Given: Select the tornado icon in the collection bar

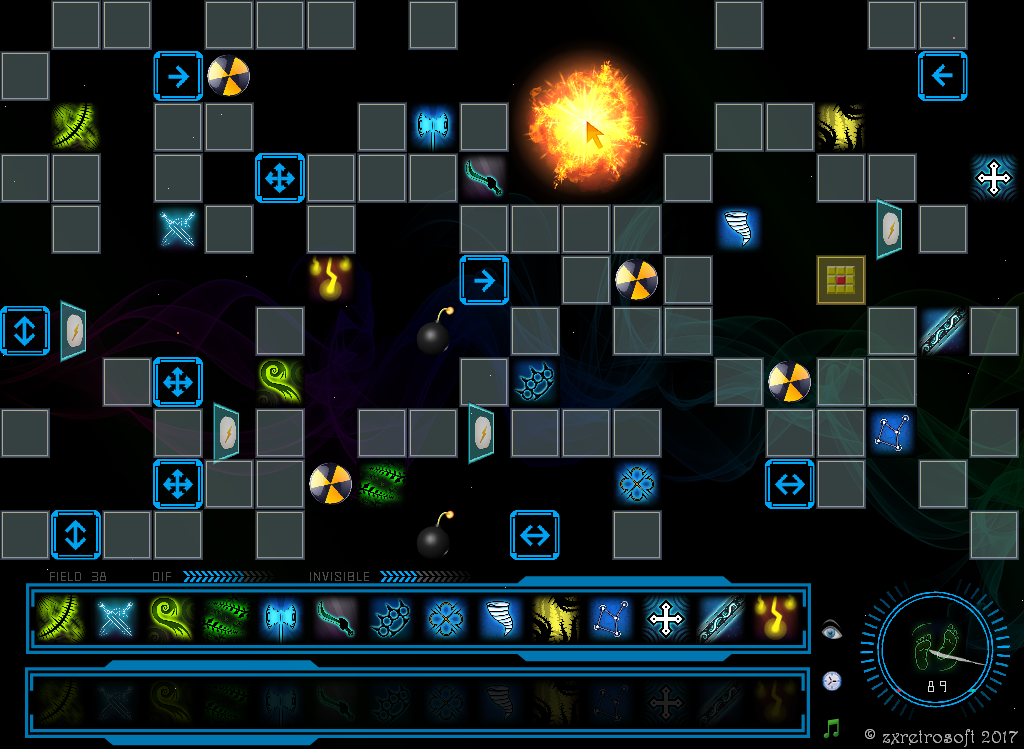Looking at the screenshot, I should [x=500, y=619].
